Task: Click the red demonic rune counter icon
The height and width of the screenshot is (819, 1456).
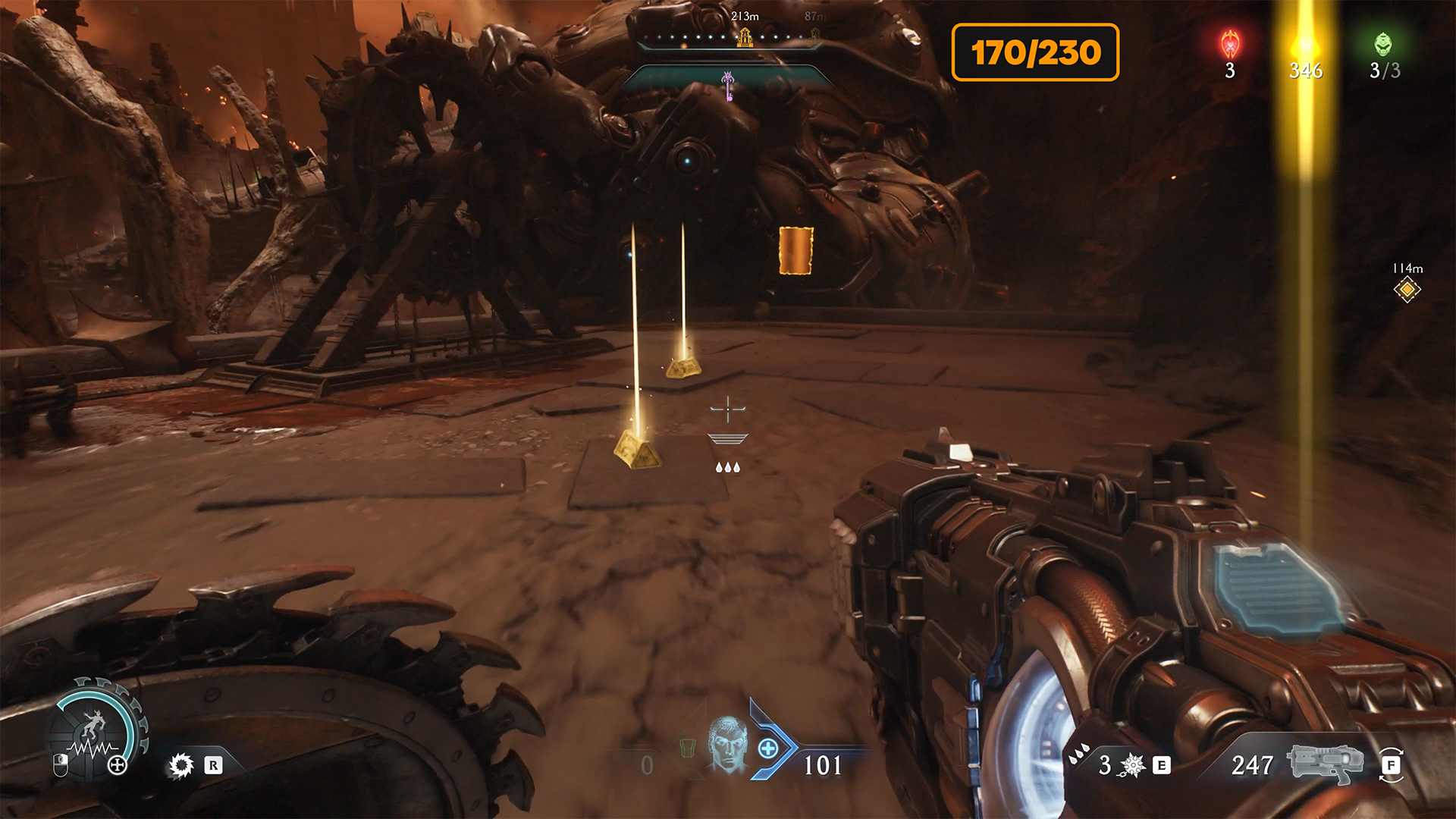Action: (x=1230, y=44)
